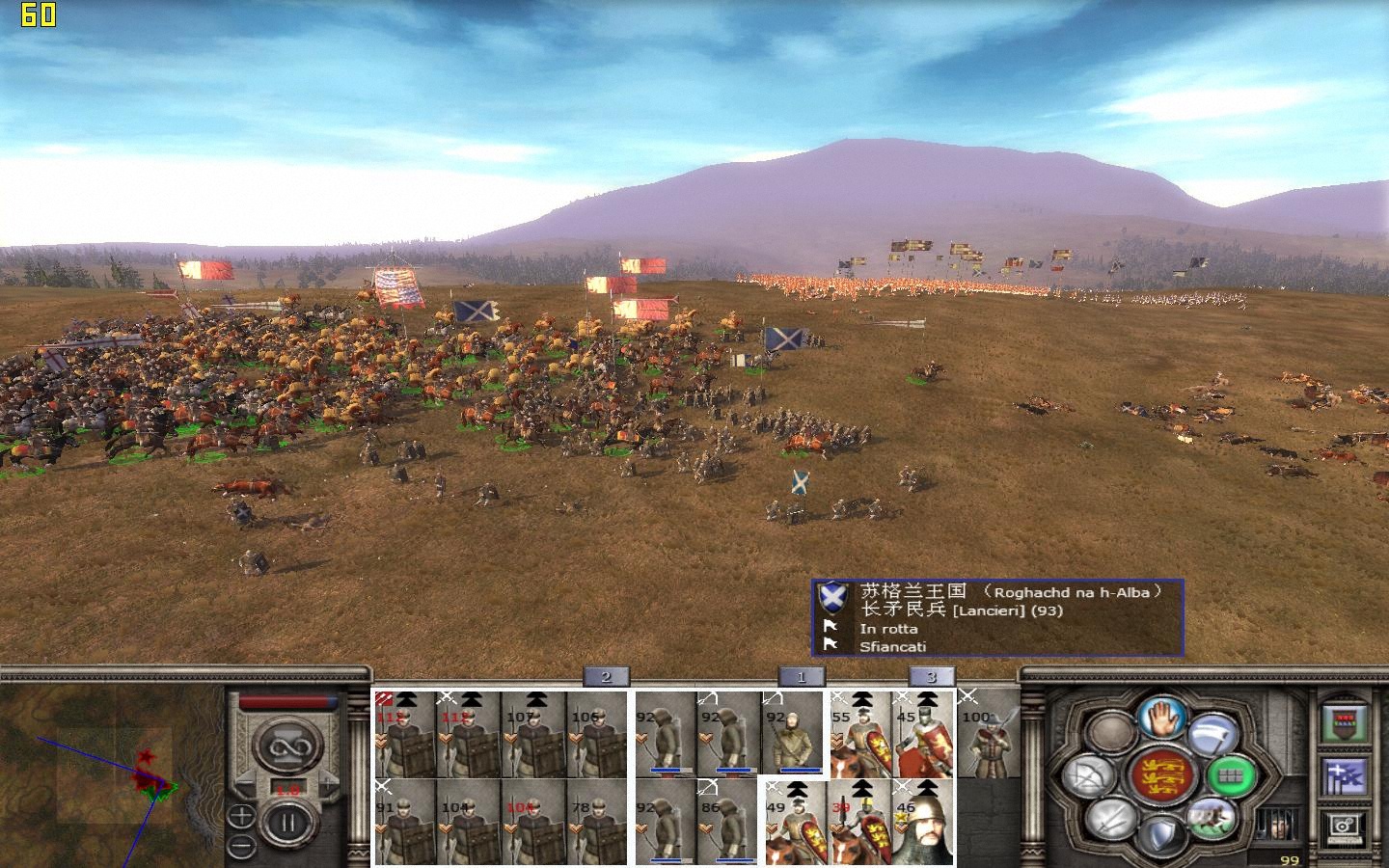Select group 1 tab
Viewport: 1389px width, 868px height.
point(801,676)
